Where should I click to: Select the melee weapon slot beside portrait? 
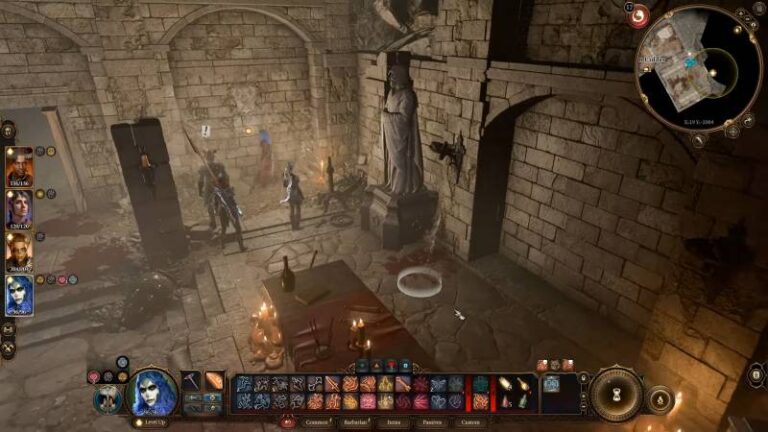coord(191,381)
